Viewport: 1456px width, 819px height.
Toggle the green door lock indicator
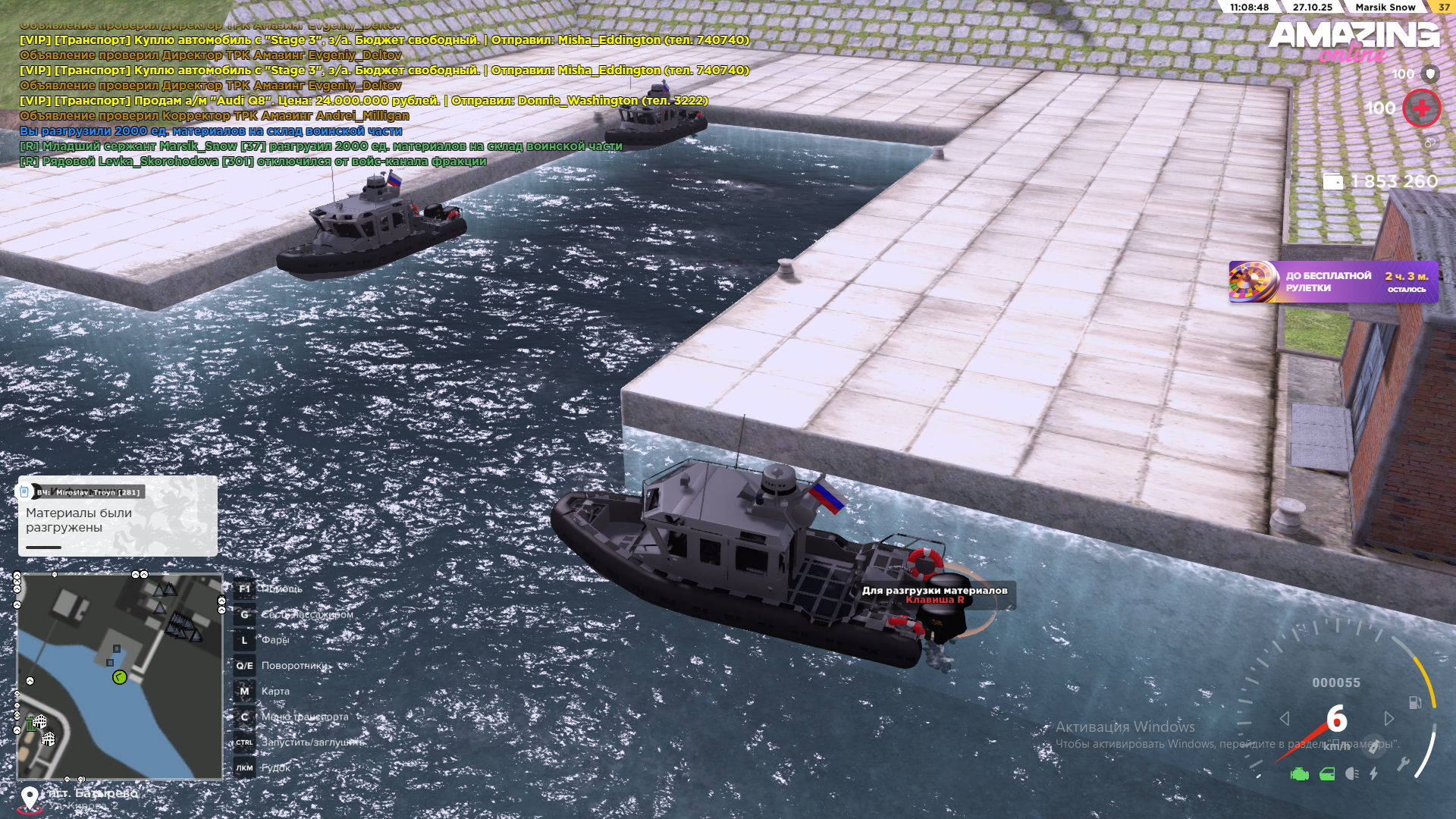1327,774
